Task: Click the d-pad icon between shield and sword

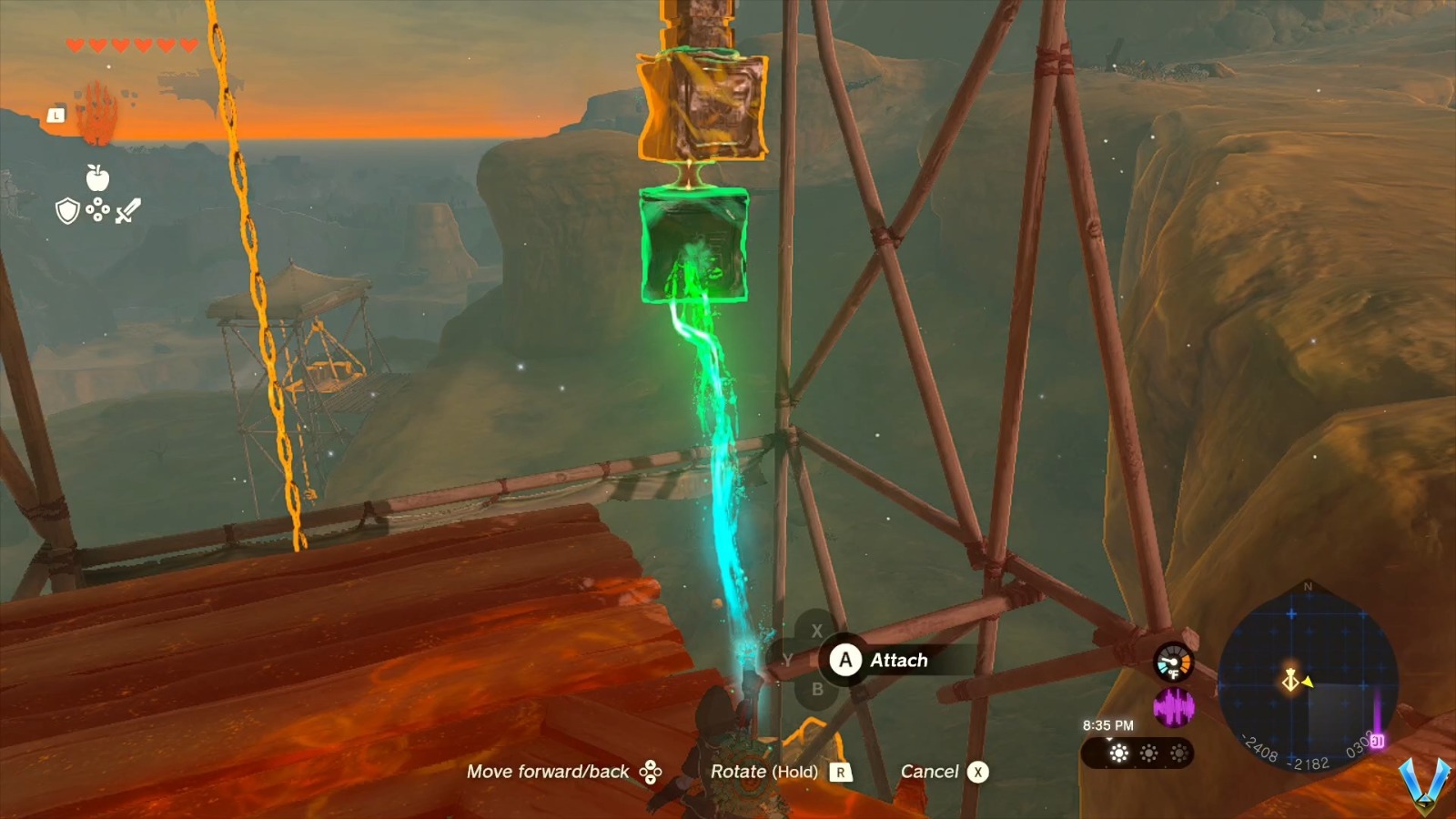Action: click(97, 209)
